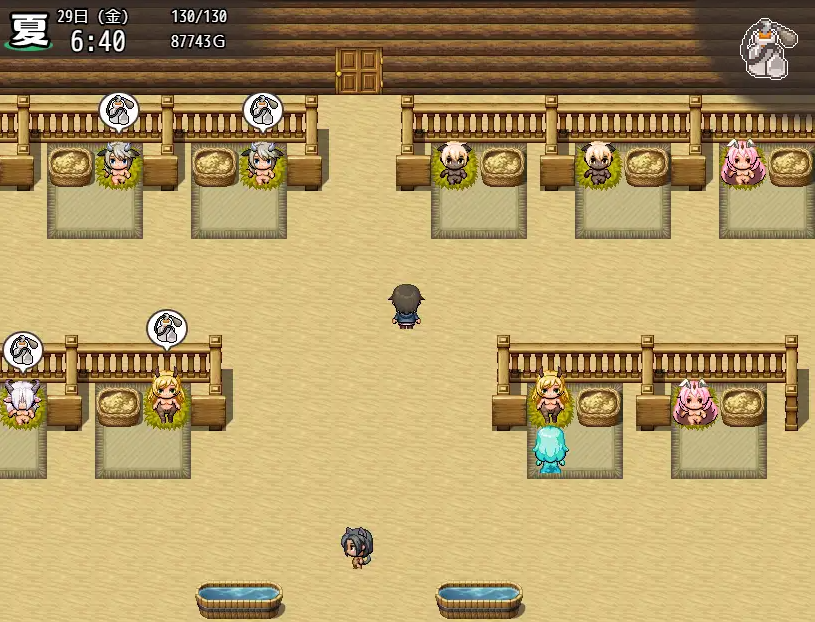
Task: Select the milking tool icon
Action: click(768, 48)
